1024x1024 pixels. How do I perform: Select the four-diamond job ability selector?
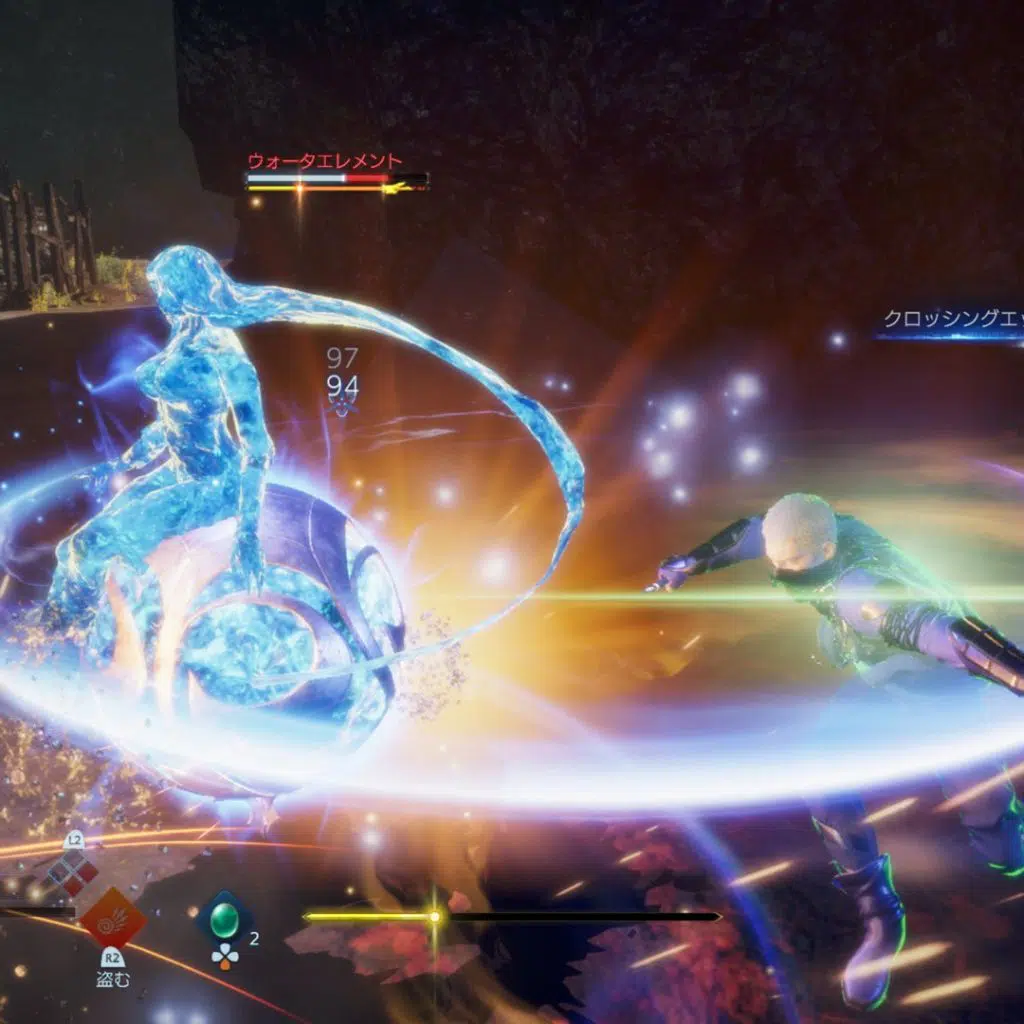73,871
